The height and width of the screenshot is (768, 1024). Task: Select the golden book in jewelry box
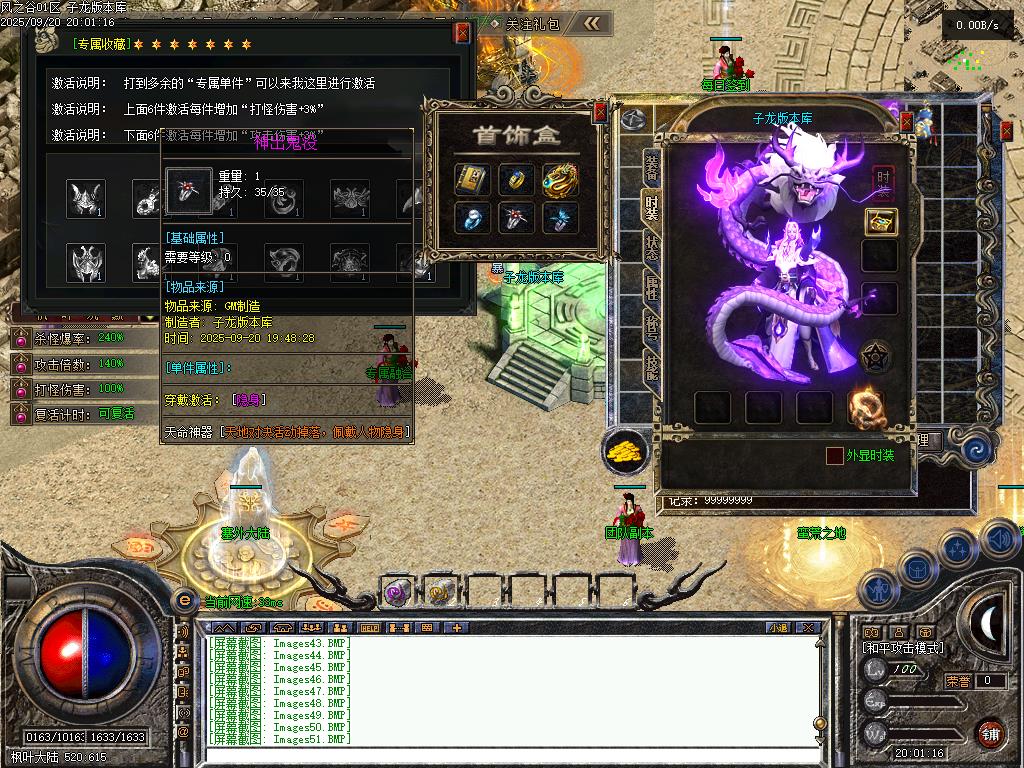pos(472,180)
